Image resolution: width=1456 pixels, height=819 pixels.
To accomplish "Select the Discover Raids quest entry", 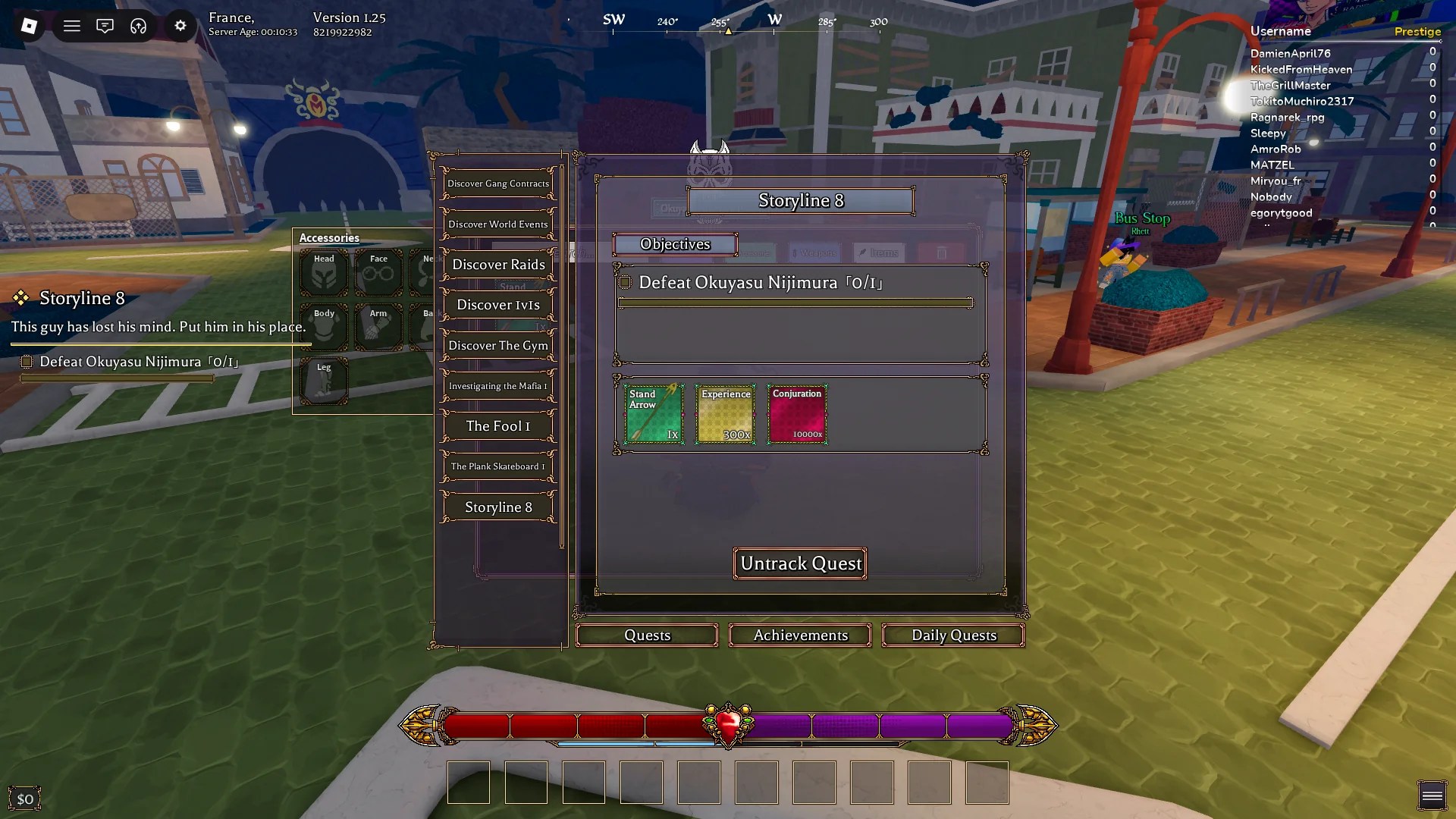I will tap(498, 264).
